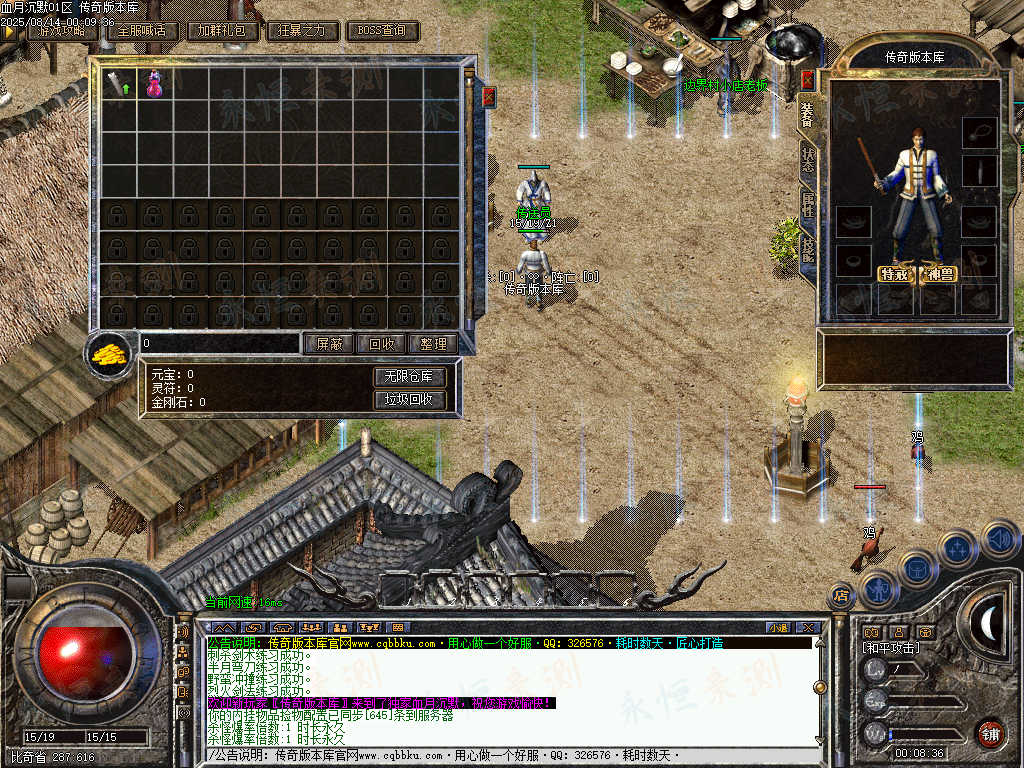The image size is (1024, 768).
Task: Toggle sound with the speaker icon
Action: click(x=999, y=539)
